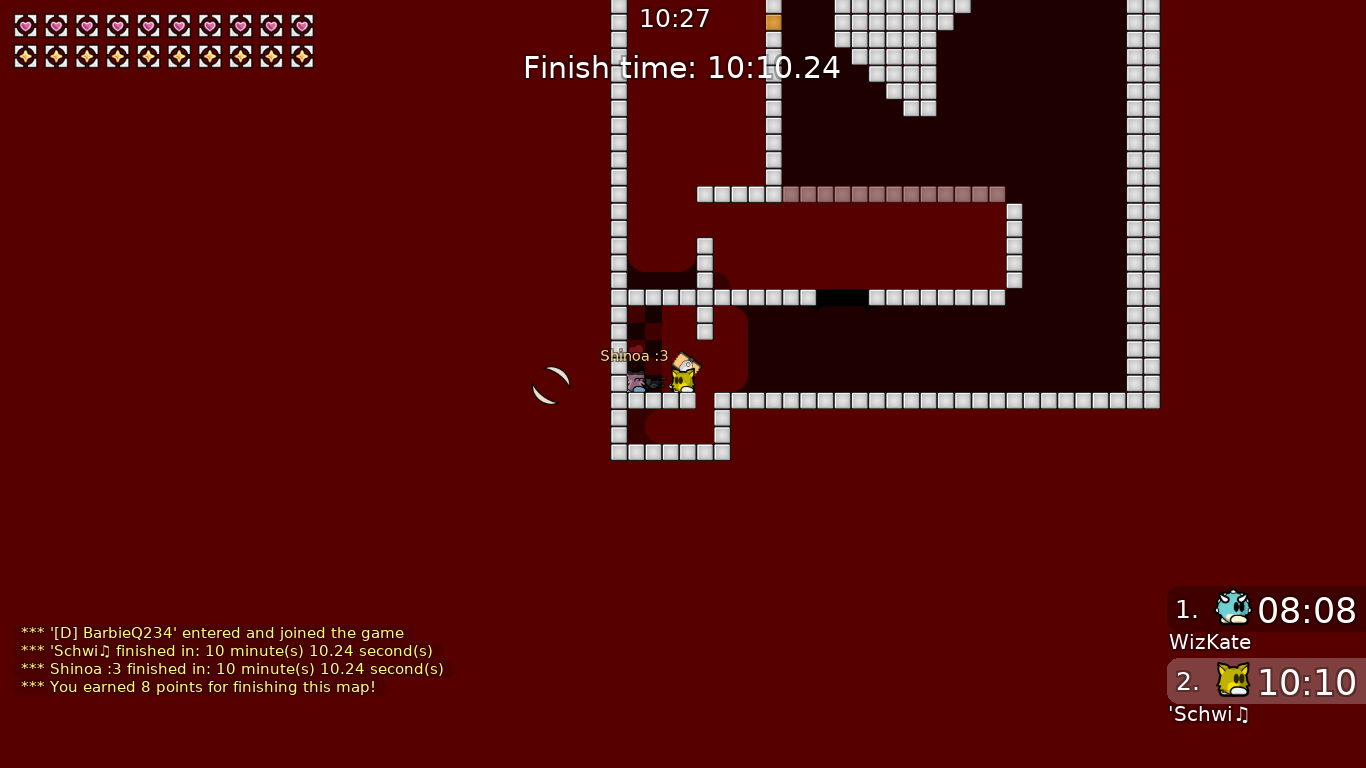
Task: Select the BarbieQ234 joined-game chat line
Action: tap(210, 633)
